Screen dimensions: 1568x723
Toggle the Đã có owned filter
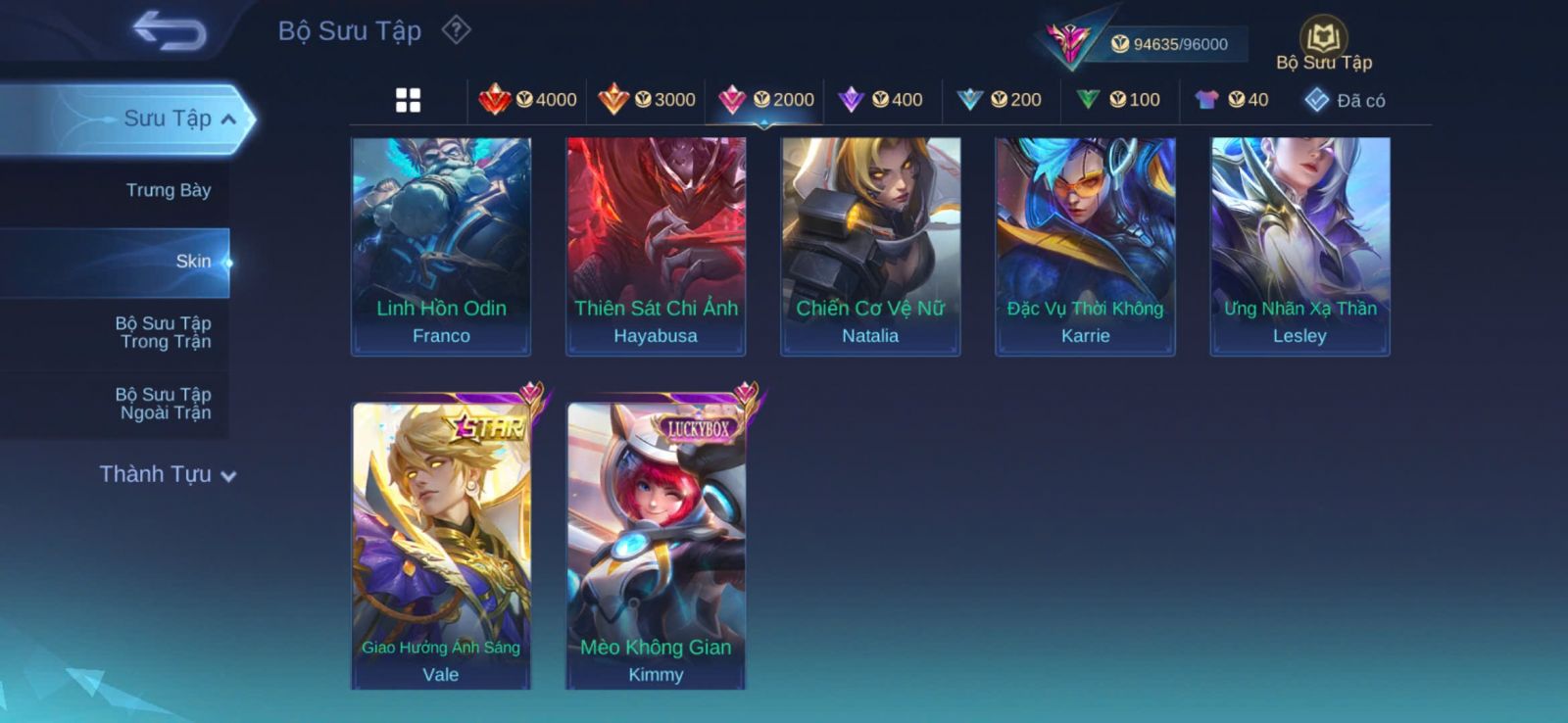(x=1346, y=100)
